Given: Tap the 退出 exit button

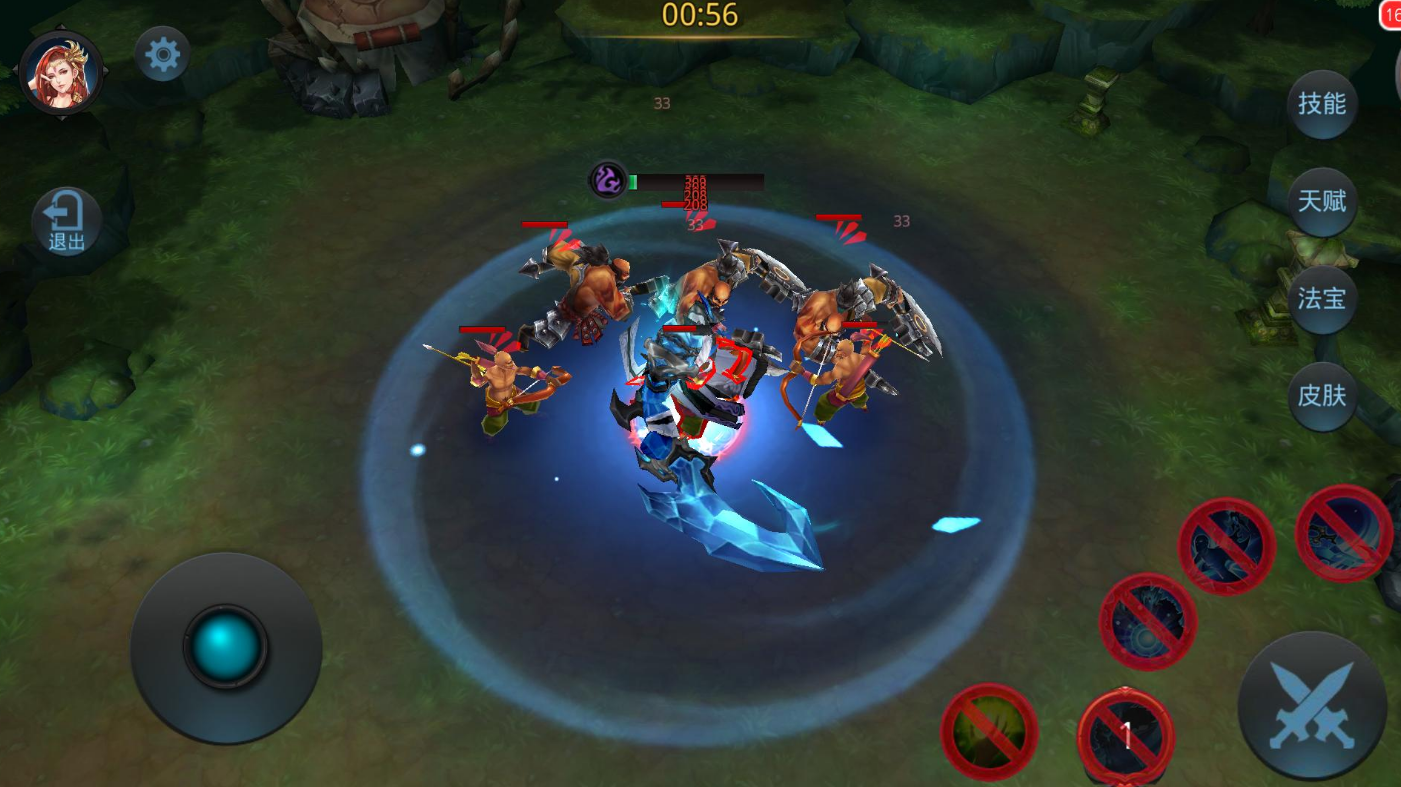Looking at the screenshot, I should 67,221.
